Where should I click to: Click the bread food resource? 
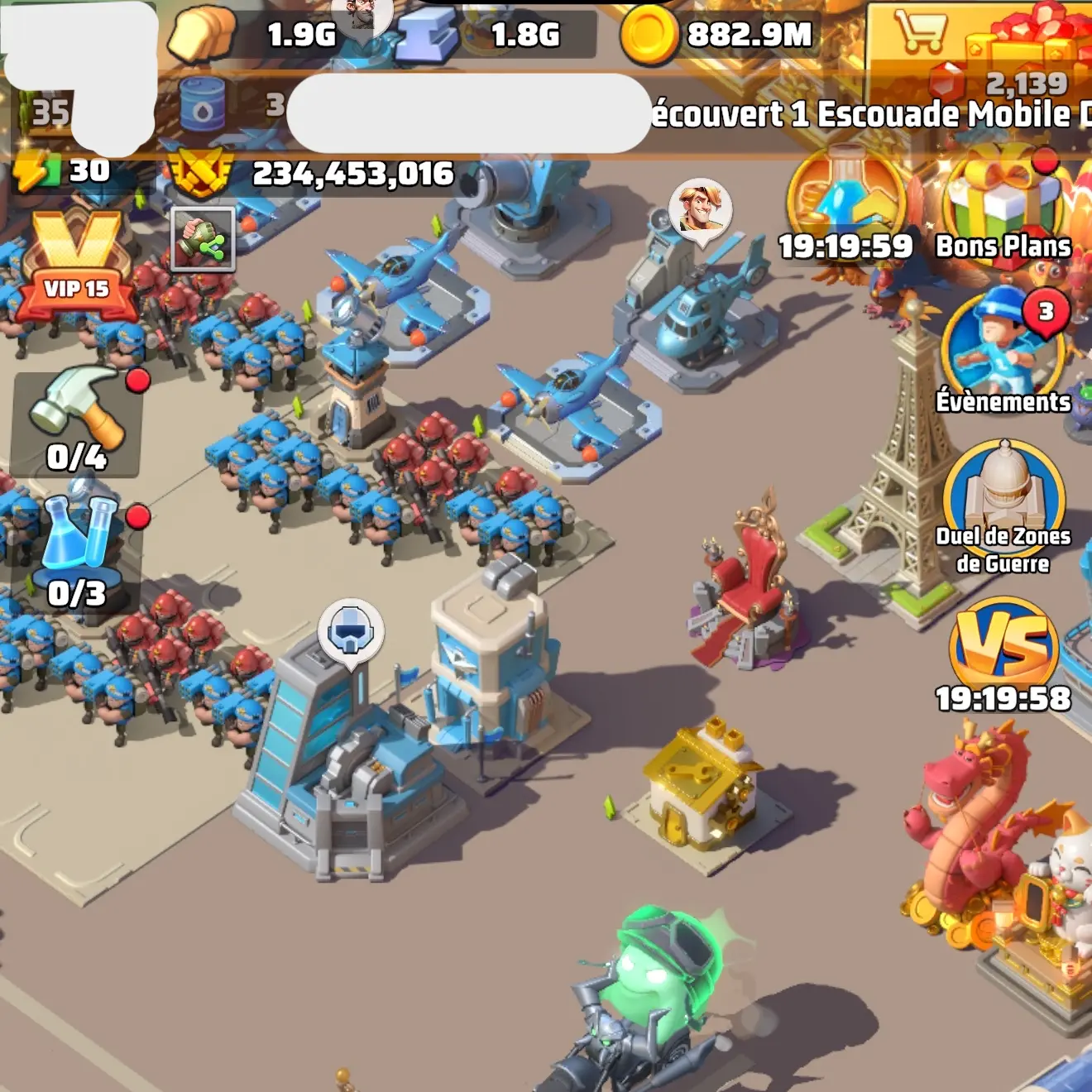(x=201, y=33)
